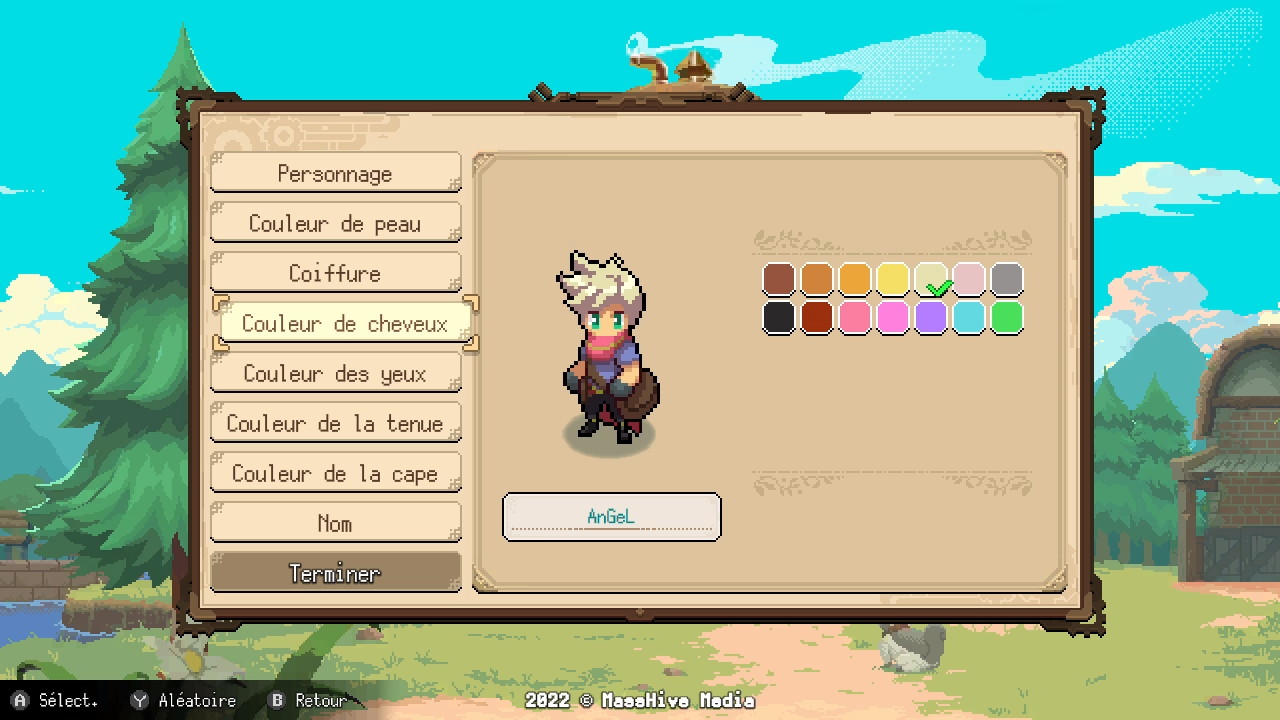Select the yellow hair color swatch
Viewport: 1280px width, 720px height.
(893, 279)
